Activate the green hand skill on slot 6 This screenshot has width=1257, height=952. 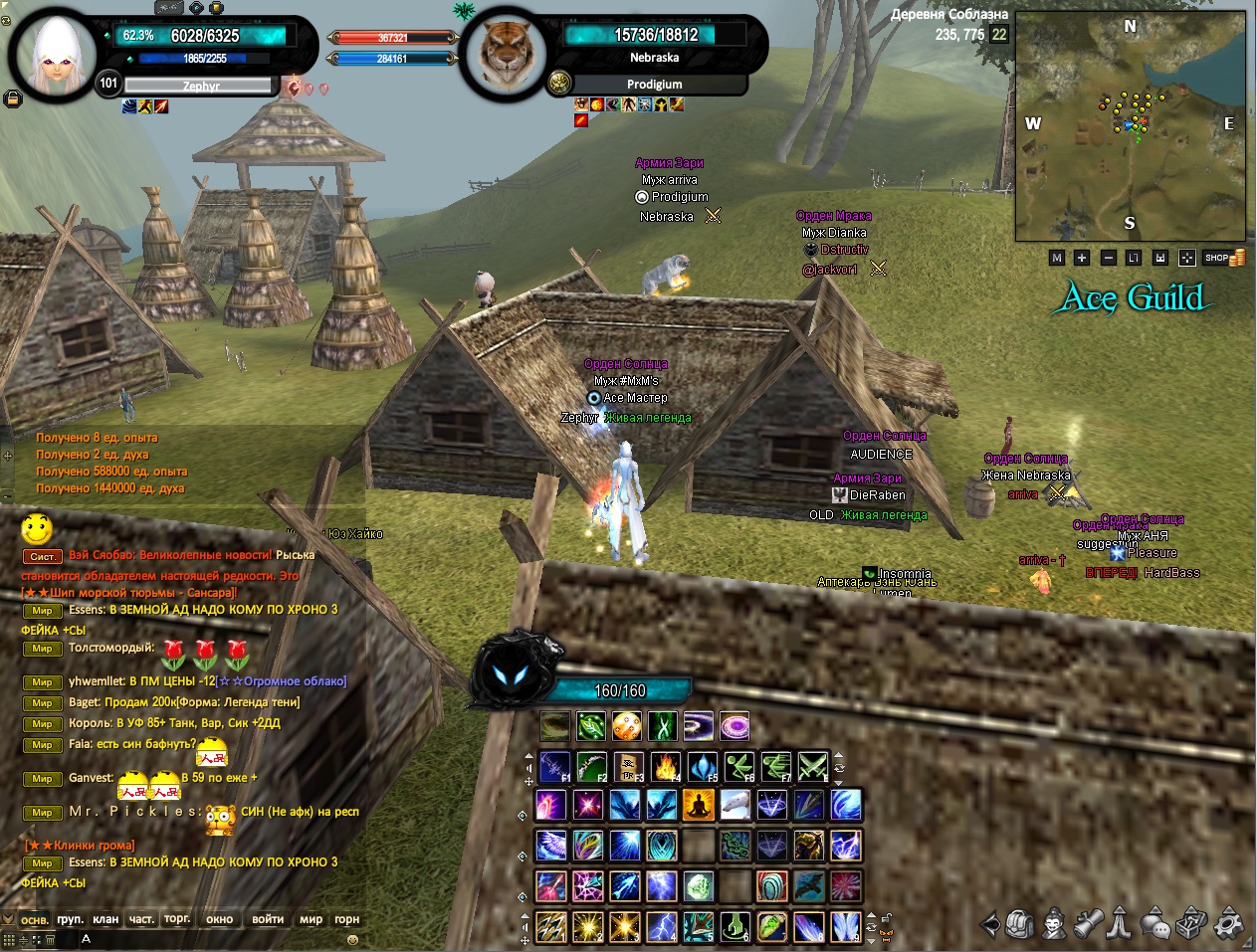[x=734, y=926]
